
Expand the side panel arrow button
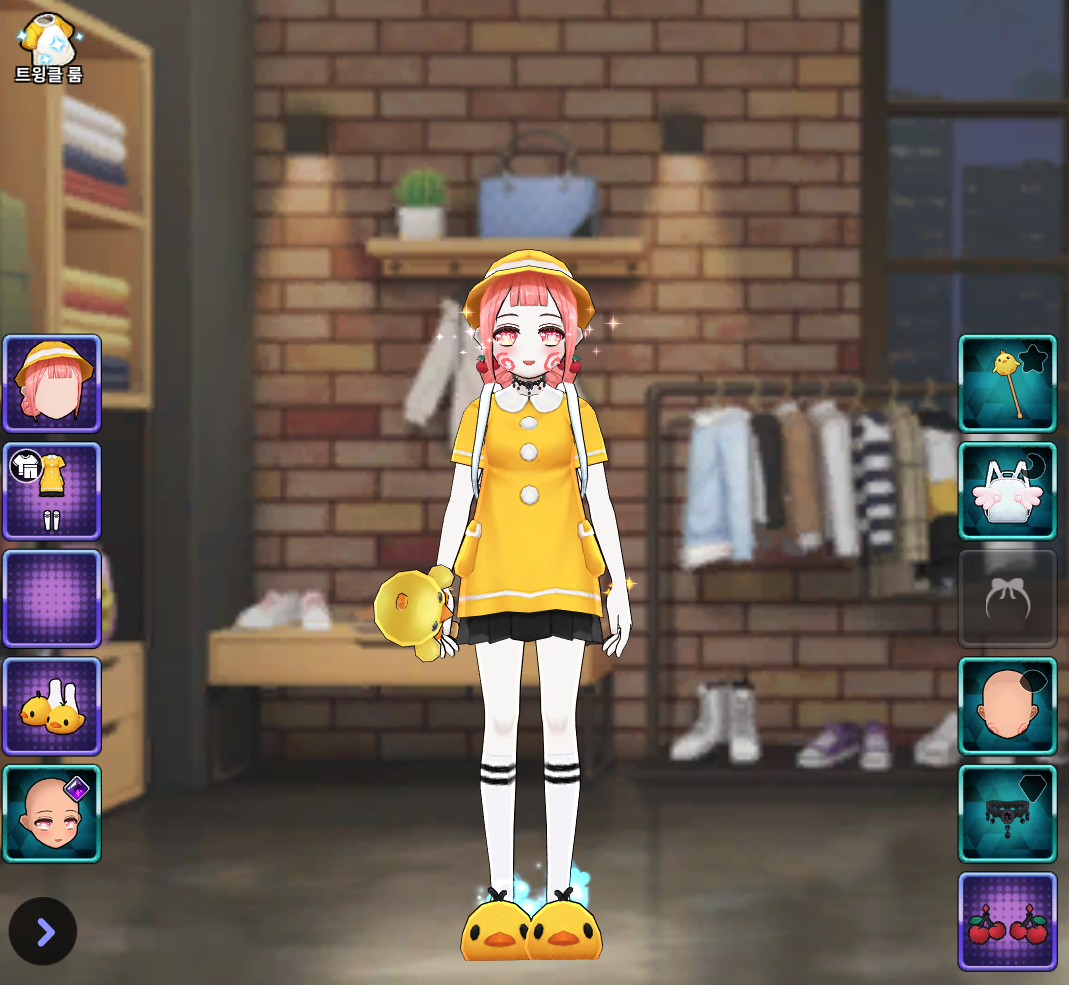click(43, 931)
